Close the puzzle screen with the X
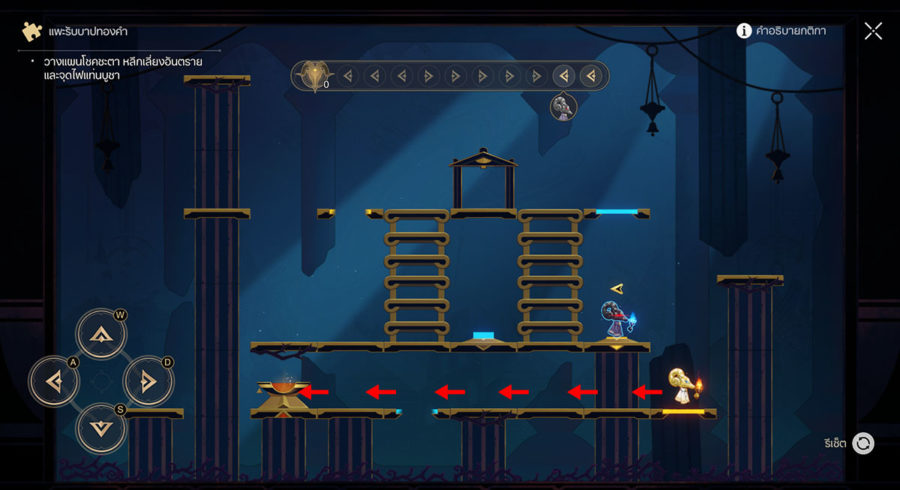 click(873, 31)
